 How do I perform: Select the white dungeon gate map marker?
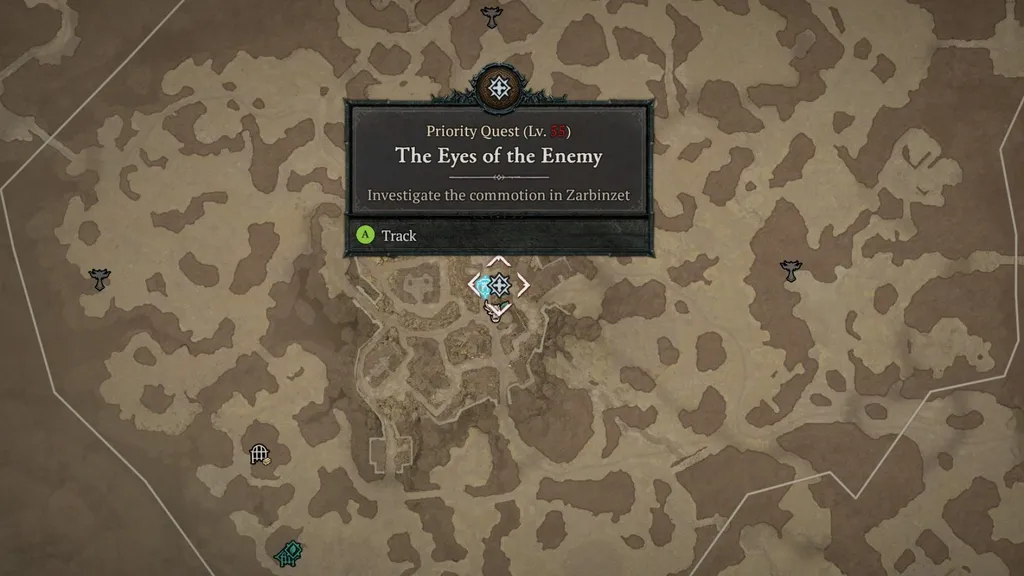click(x=260, y=455)
